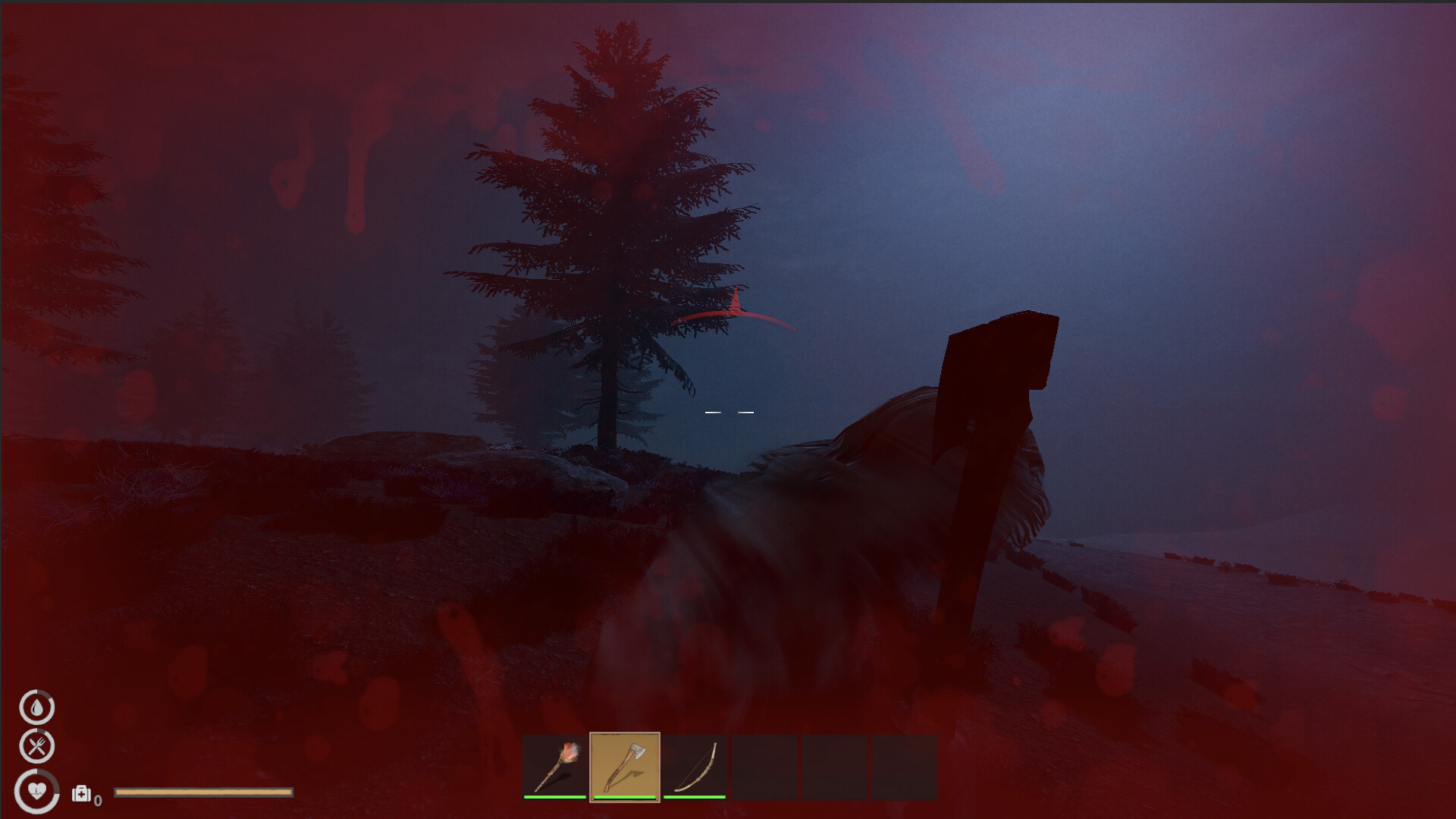Click the first aid medkit icon
Image resolution: width=1456 pixels, height=819 pixels.
[x=80, y=795]
